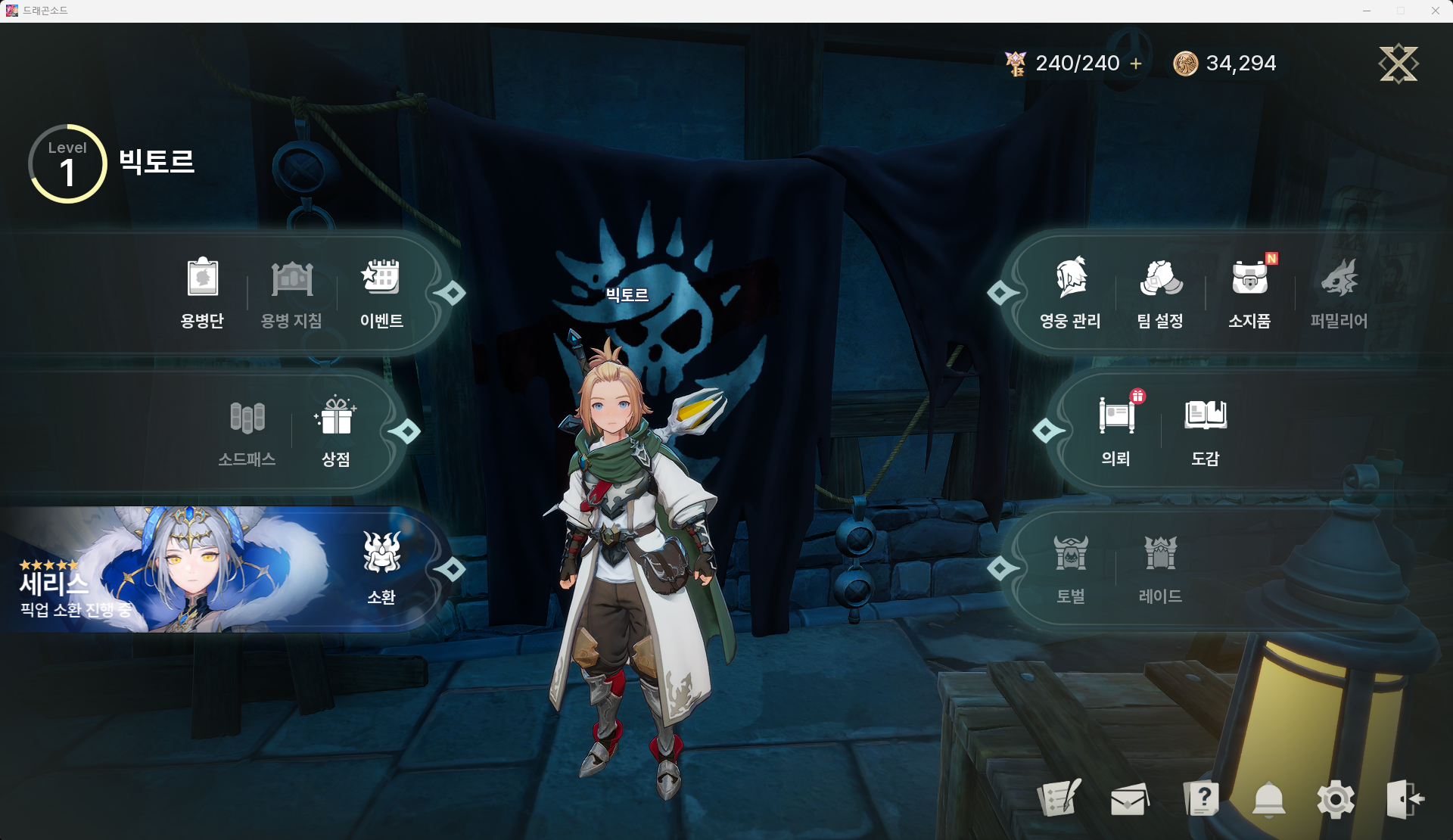
Task: Select the 토벌 subjugation mode
Action: click(x=1071, y=568)
